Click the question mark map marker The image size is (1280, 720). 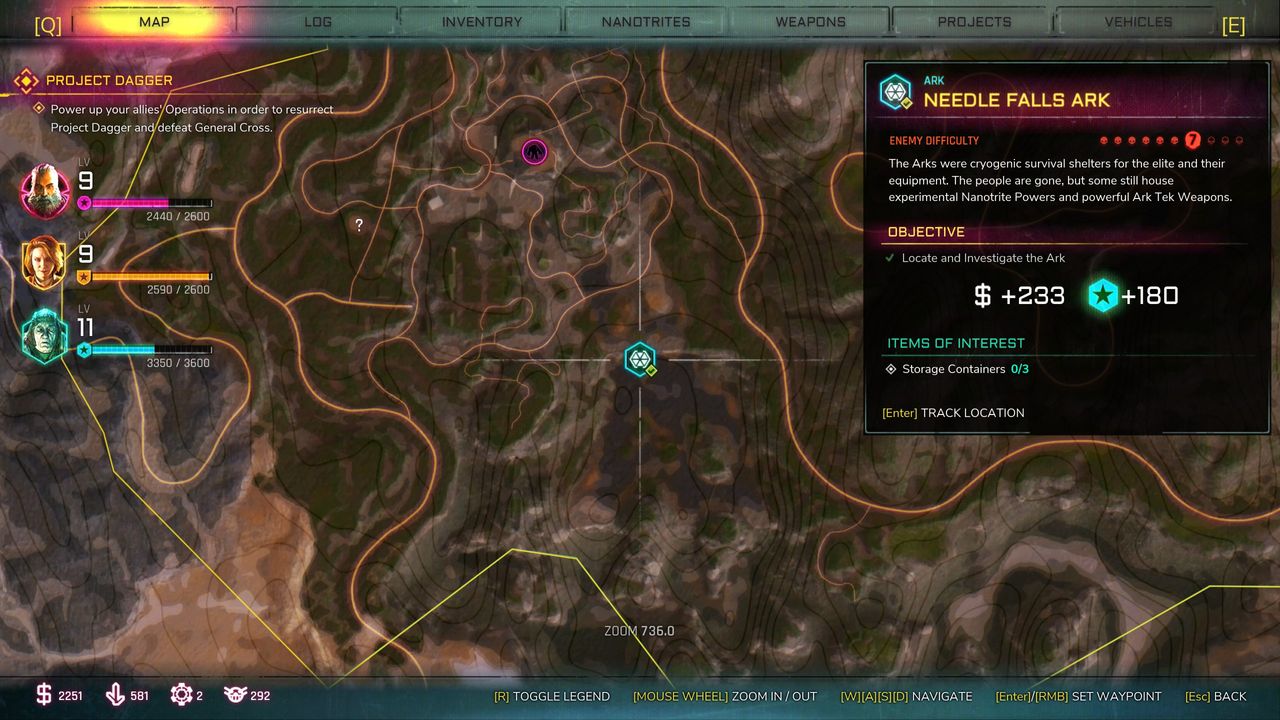coord(359,225)
